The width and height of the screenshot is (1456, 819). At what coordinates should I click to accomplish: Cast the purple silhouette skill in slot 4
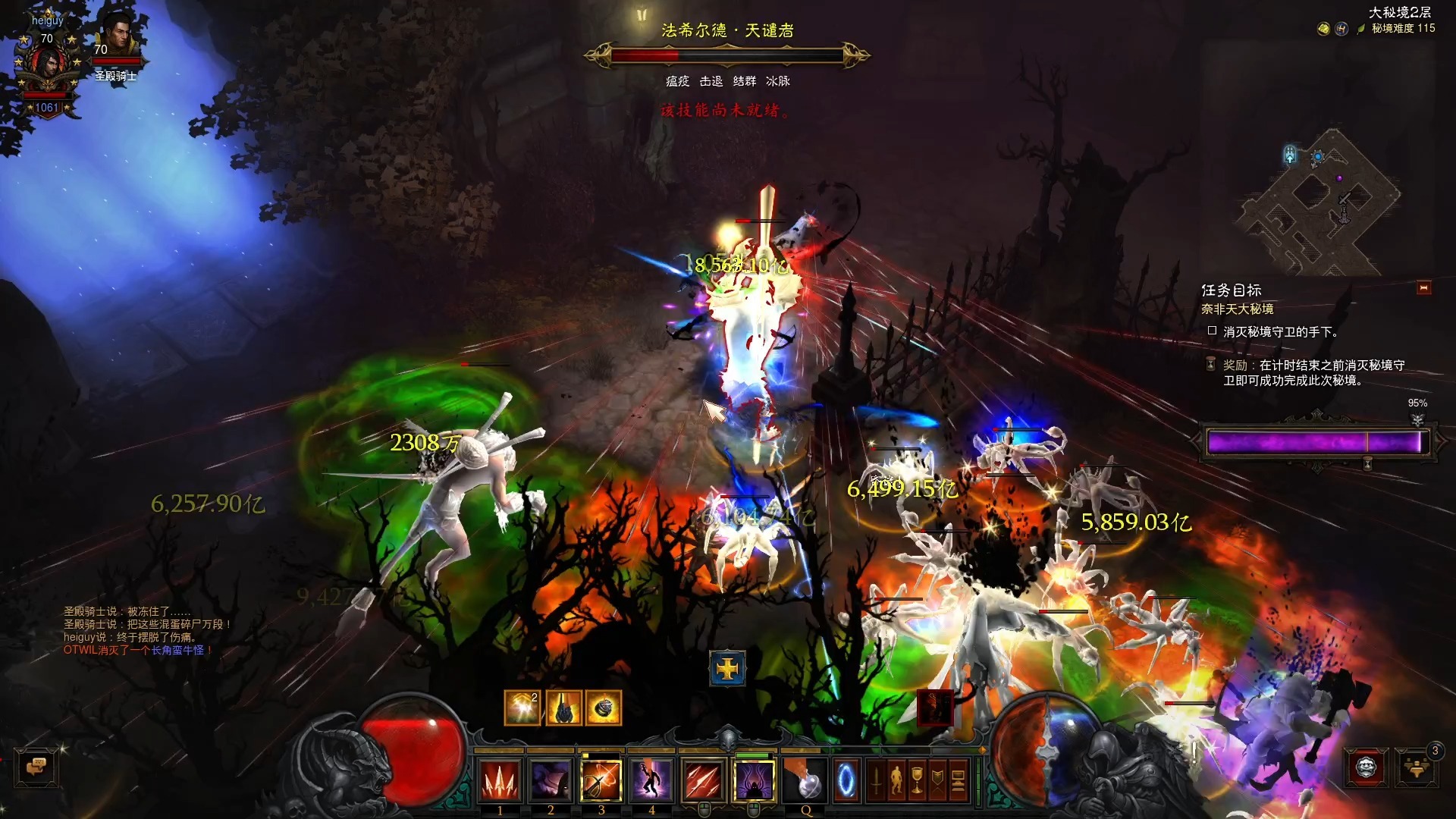(x=651, y=780)
